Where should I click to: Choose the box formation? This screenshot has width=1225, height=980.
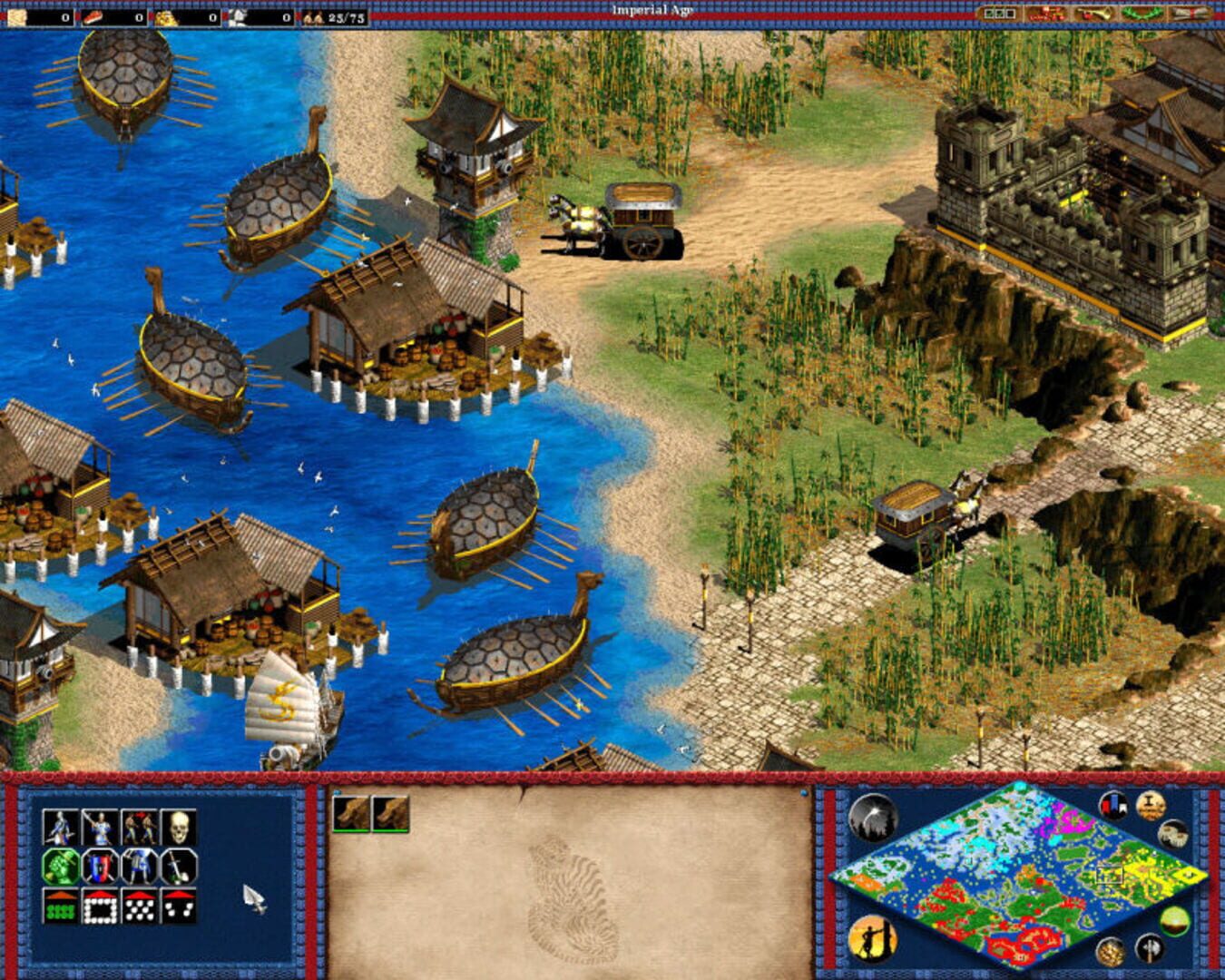101,905
